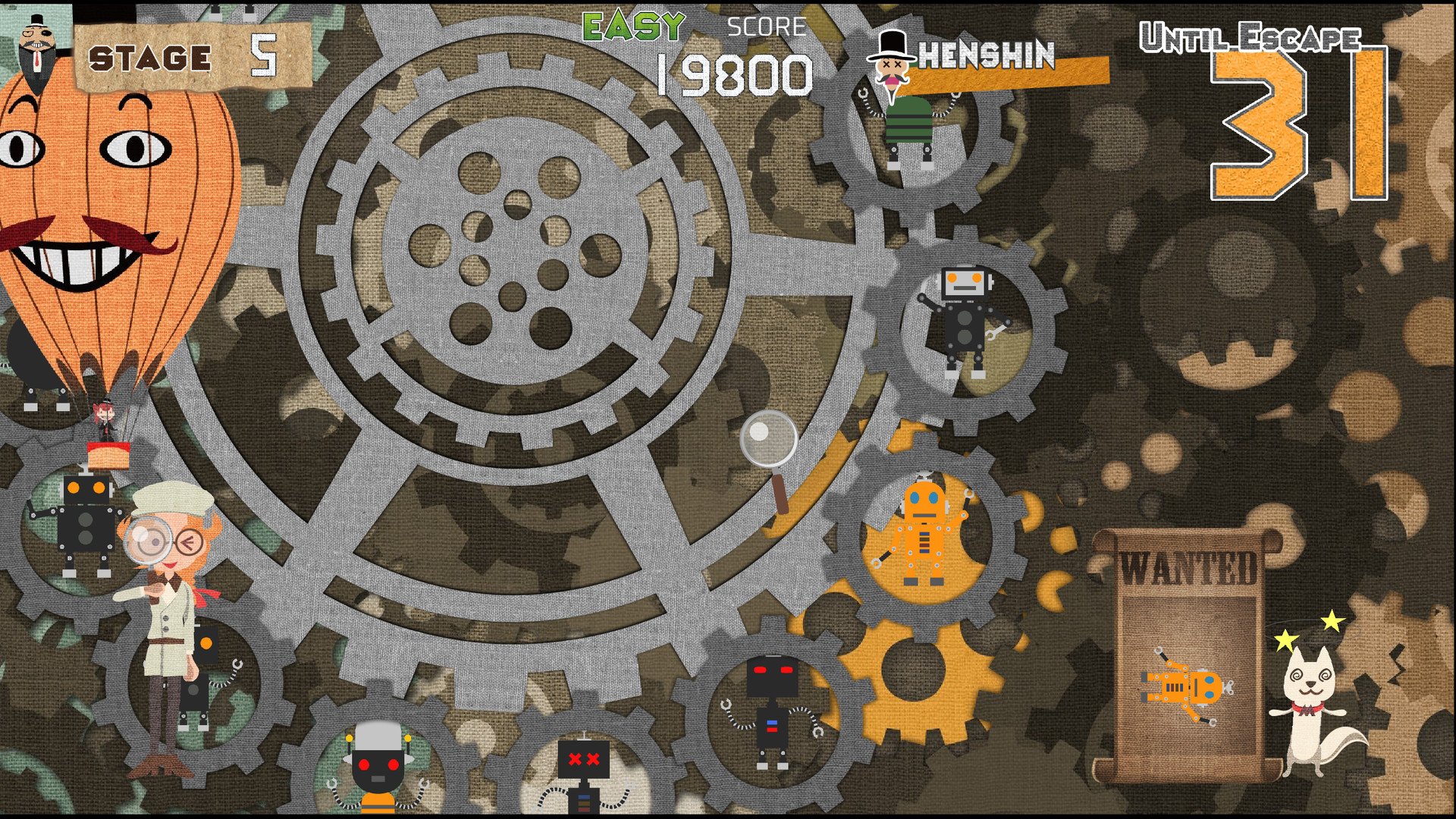Click the robot wearing a white hat
Viewport: 1456px width, 819px height.
[x=377, y=766]
